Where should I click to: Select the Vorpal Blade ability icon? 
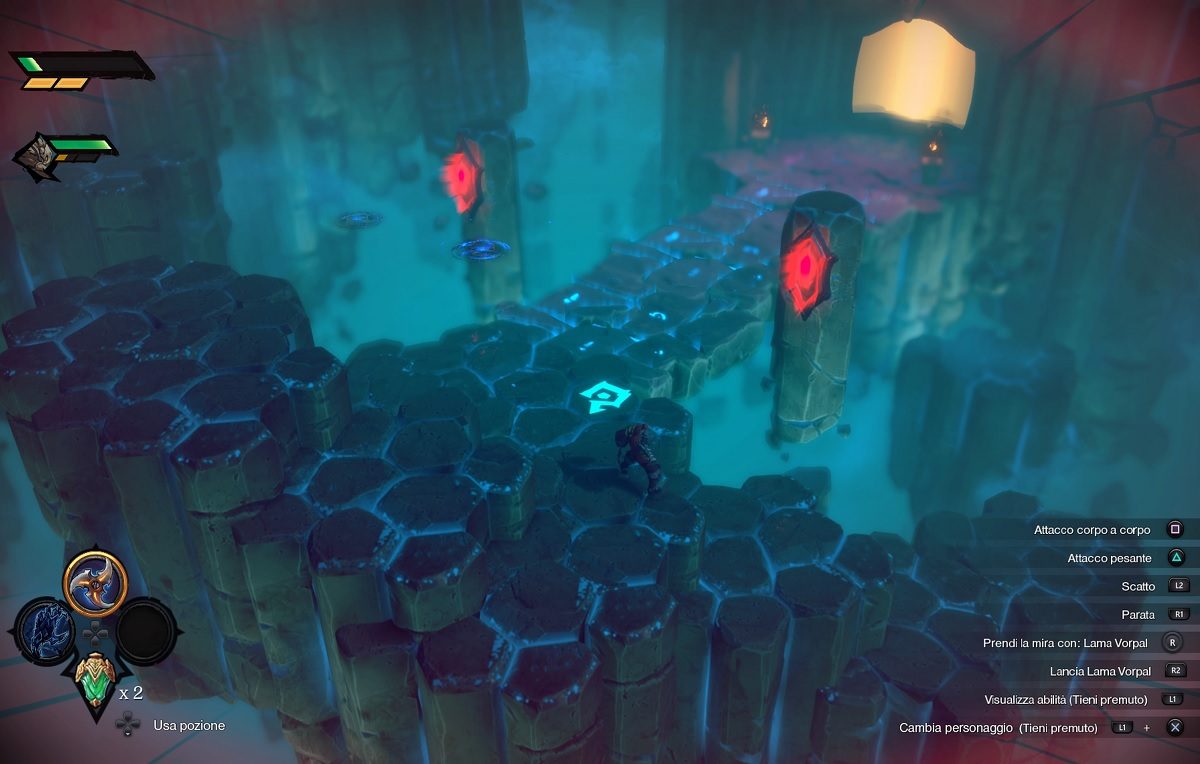95,583
